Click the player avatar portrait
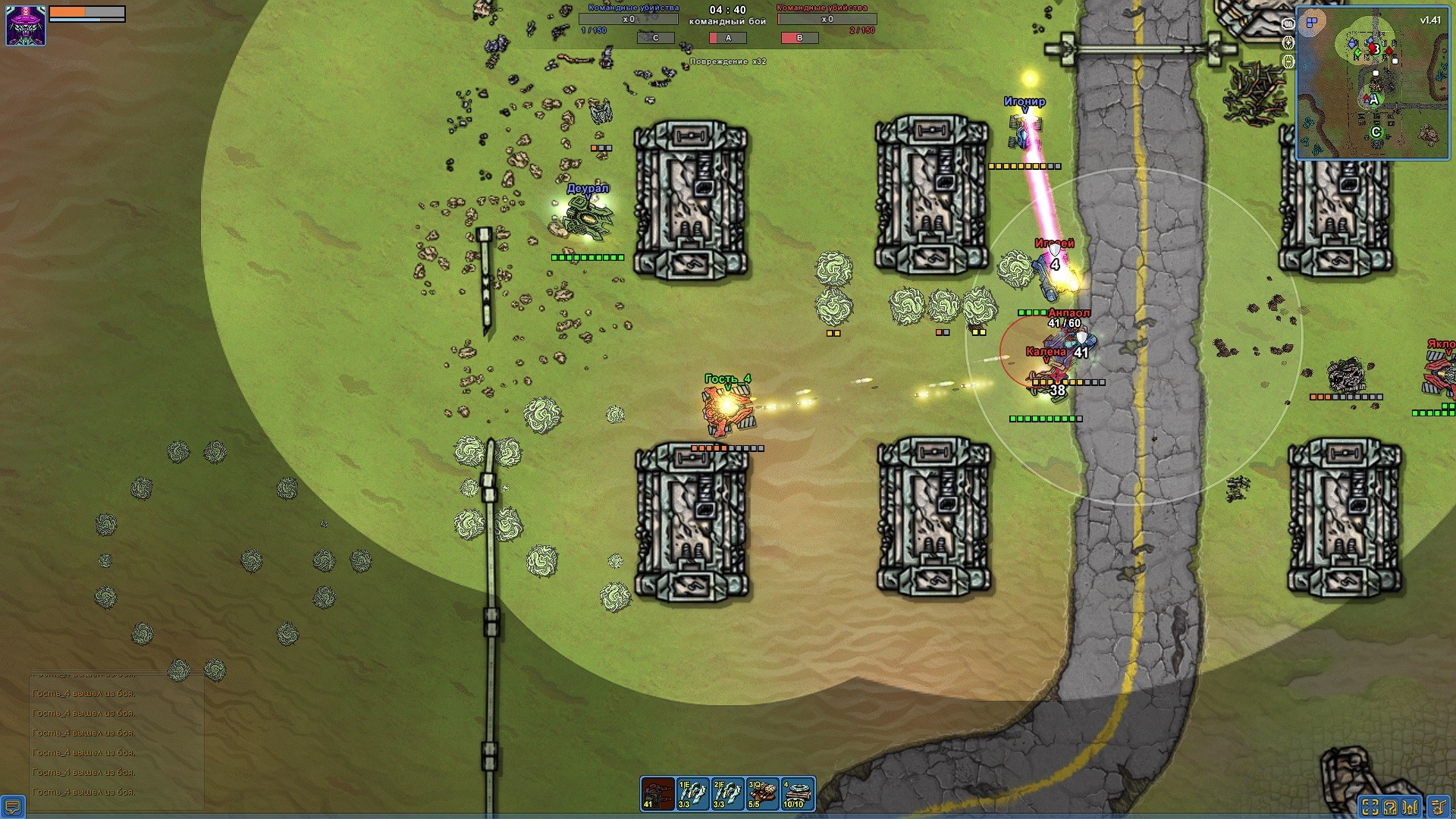Screen dimensions: 1456x819 (x=26, y=25)
